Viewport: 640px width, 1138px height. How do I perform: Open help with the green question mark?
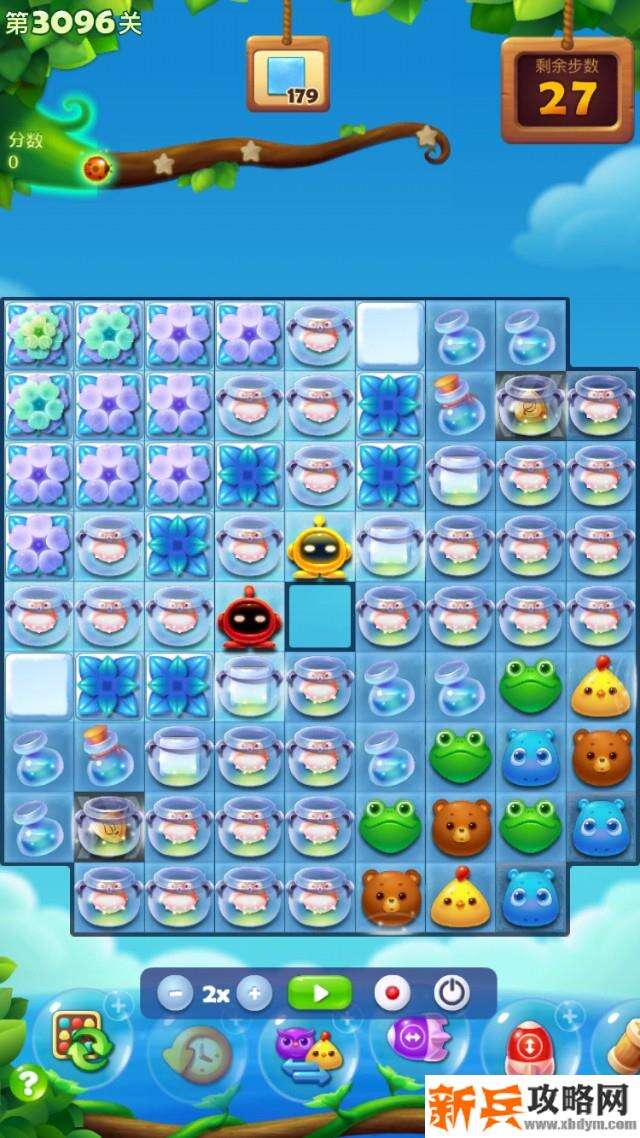click(x=30, y=1082)
